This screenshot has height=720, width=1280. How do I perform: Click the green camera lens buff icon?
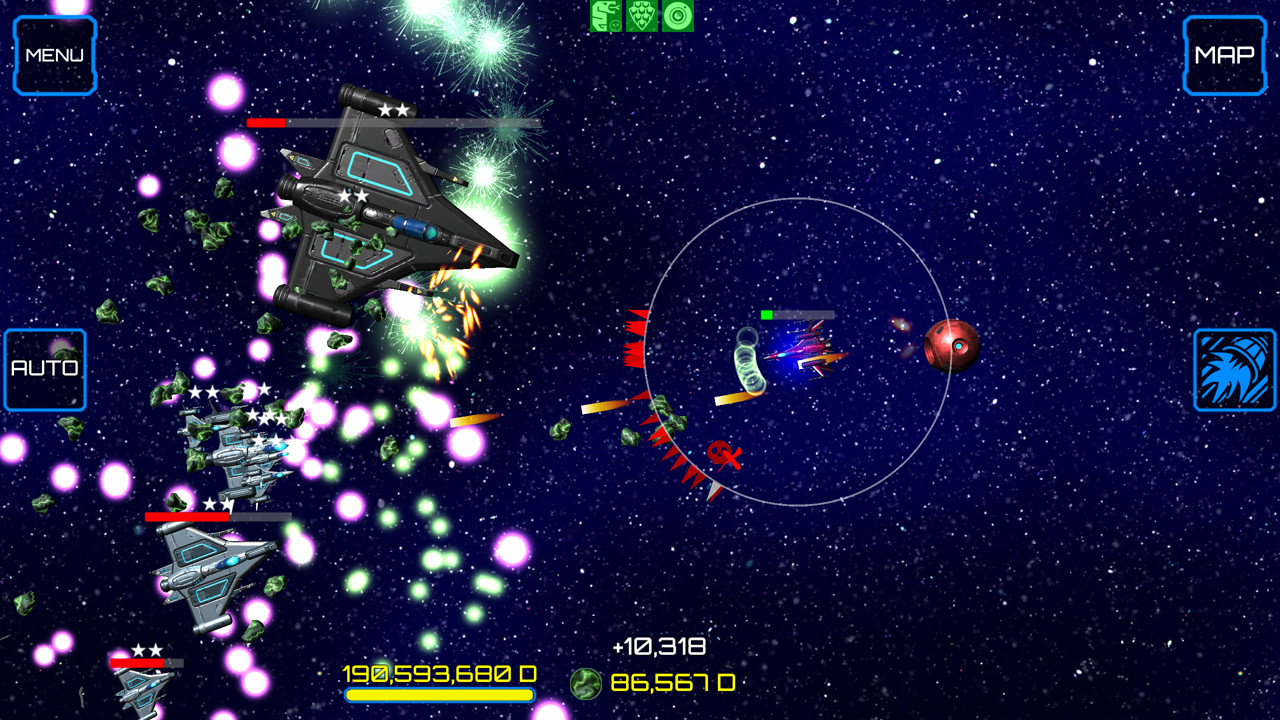coord(676,16)
